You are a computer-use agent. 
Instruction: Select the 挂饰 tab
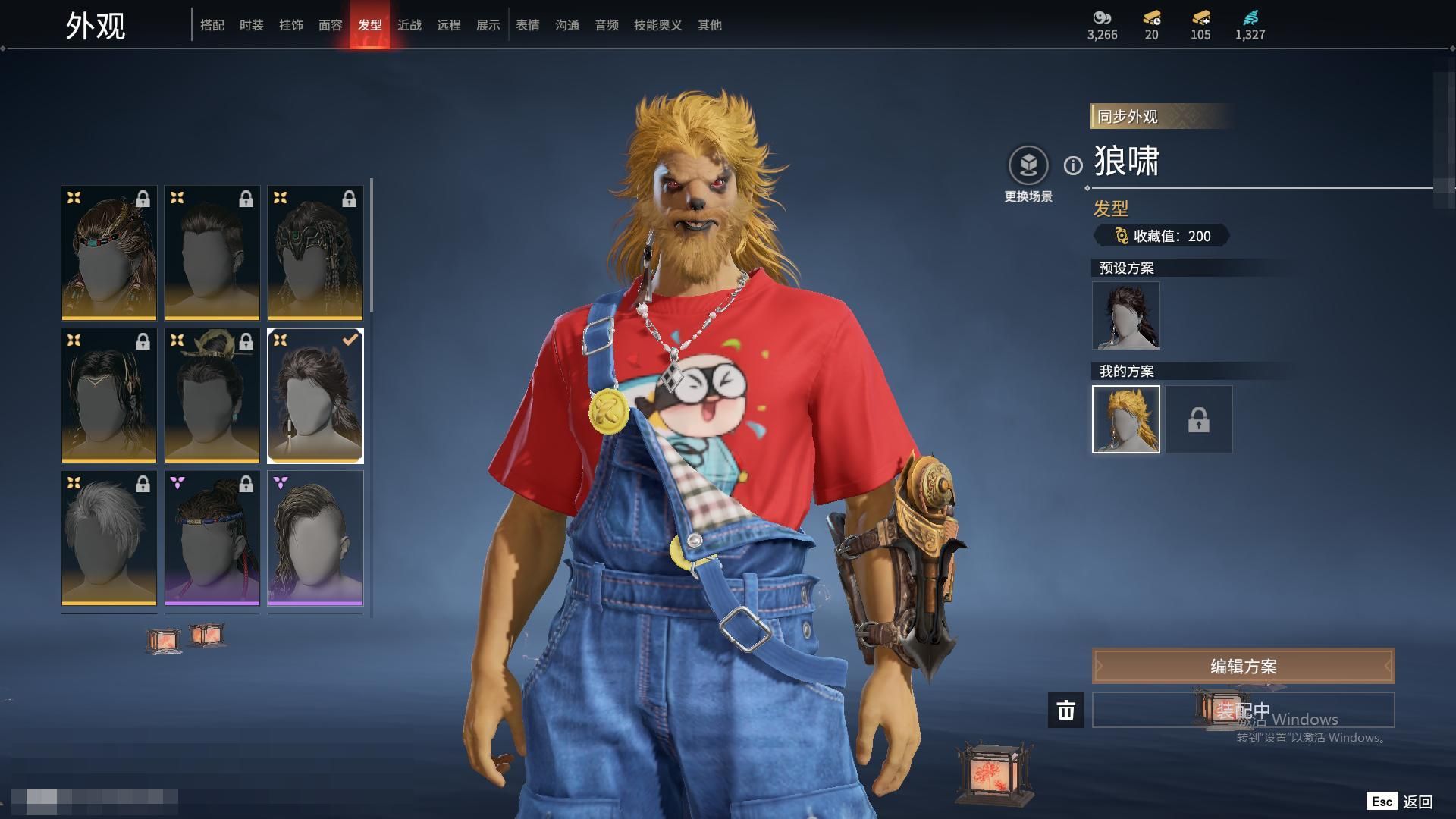tap(291, 25)
